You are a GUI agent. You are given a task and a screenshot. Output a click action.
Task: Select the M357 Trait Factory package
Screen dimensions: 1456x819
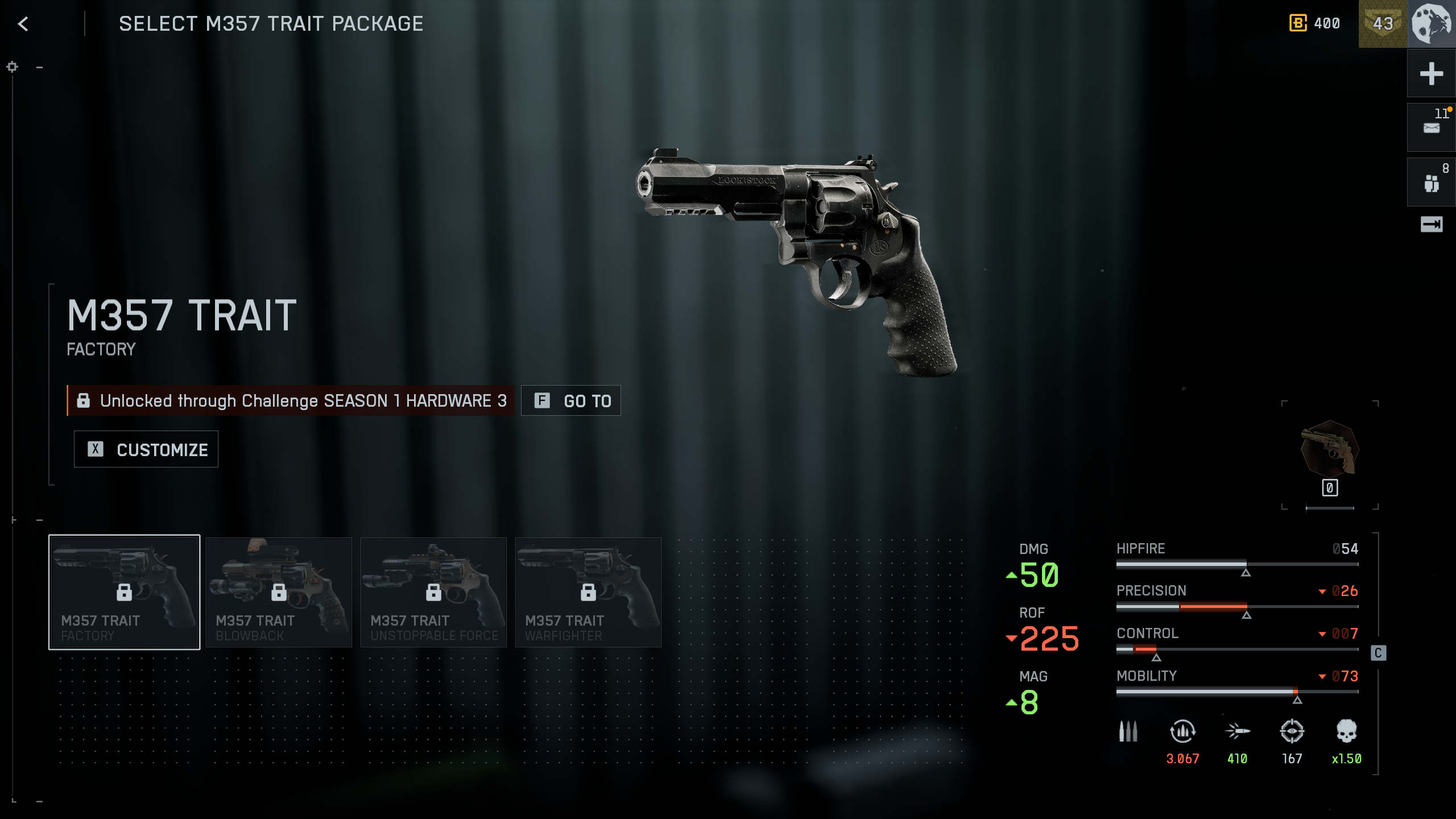(124, 592)
